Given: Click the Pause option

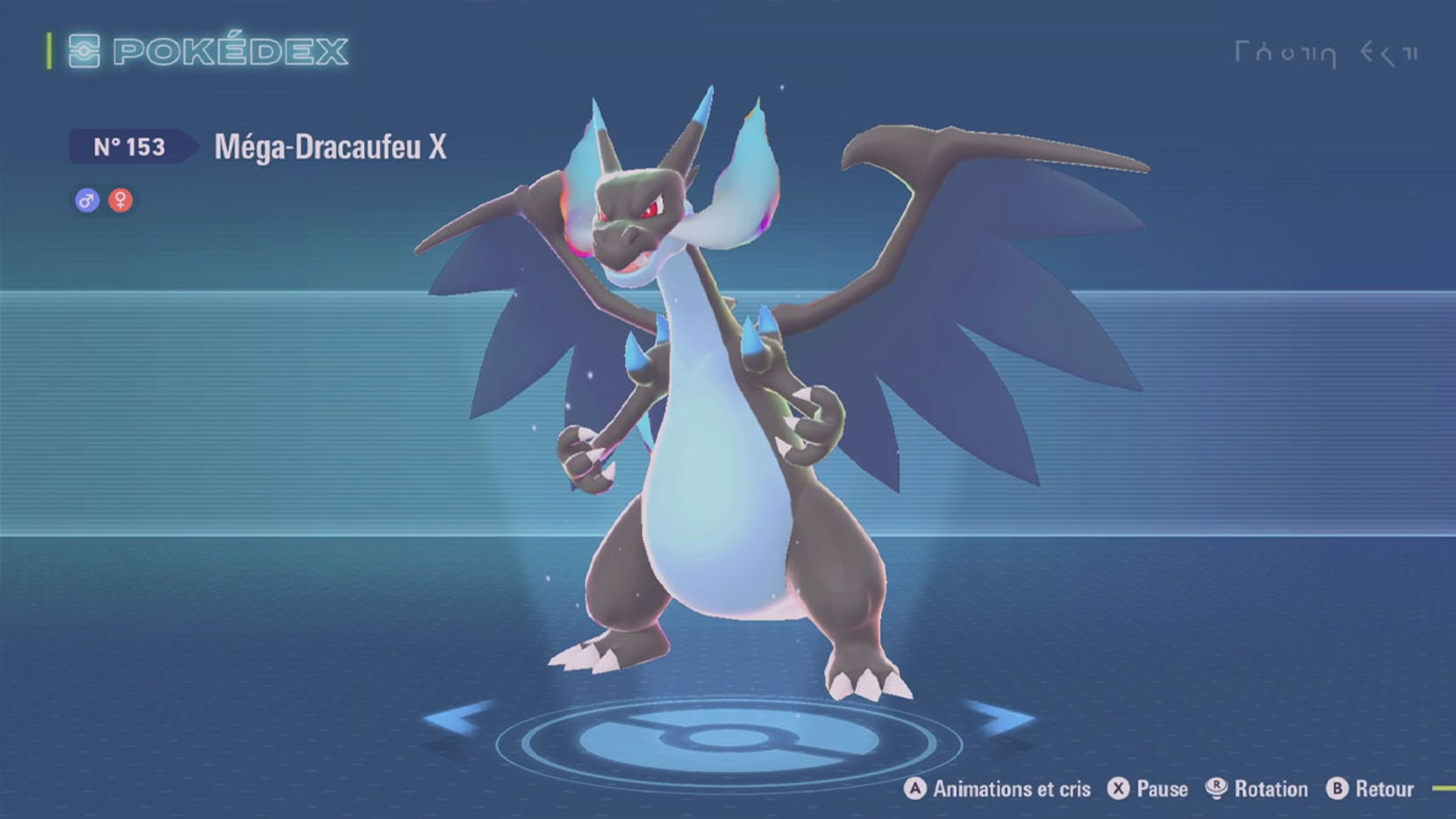Looking at the screenshot, I should pos(1148,789).
